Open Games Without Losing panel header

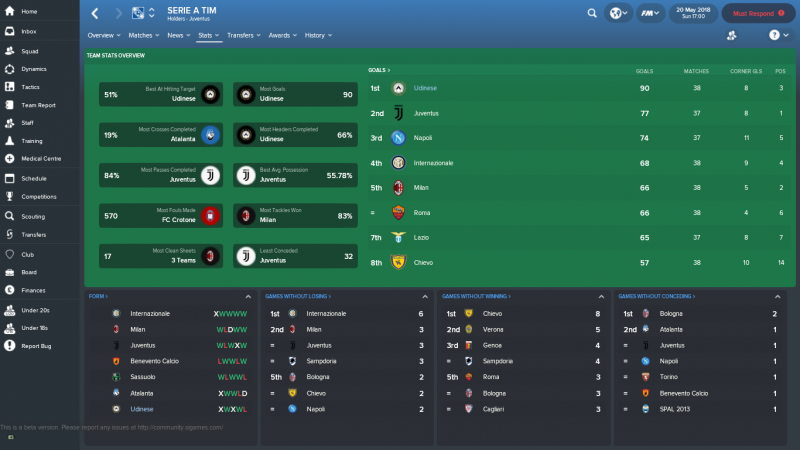298,296
